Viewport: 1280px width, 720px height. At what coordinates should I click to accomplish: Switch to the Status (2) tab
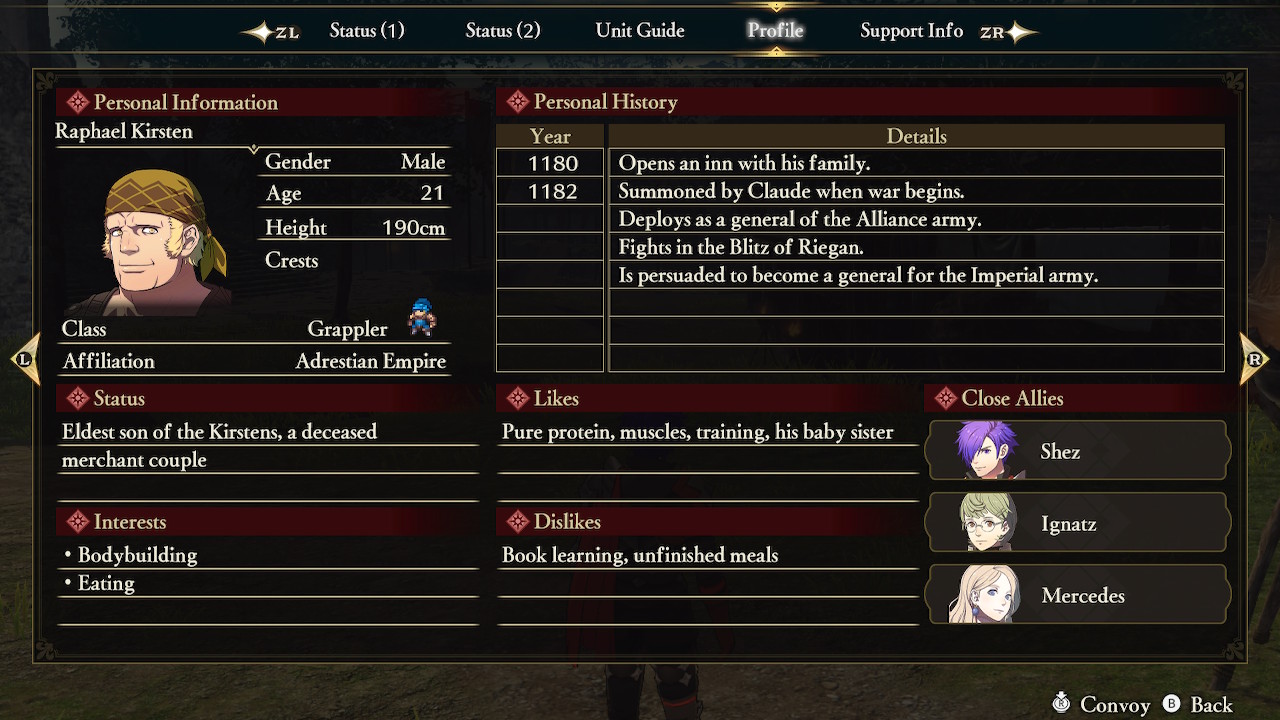tap(503, 30)
